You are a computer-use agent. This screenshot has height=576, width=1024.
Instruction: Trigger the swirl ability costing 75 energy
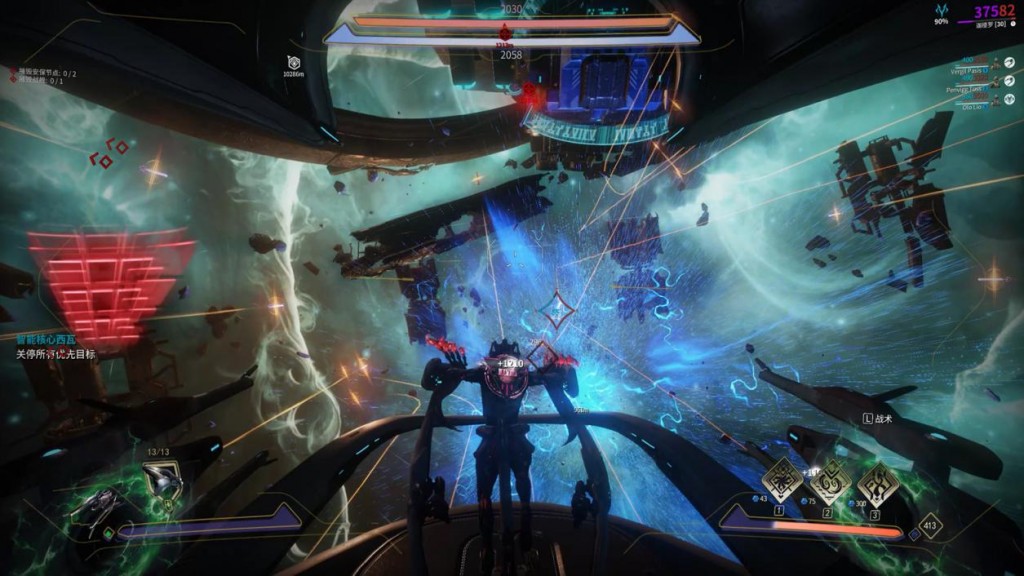(829, 484)
